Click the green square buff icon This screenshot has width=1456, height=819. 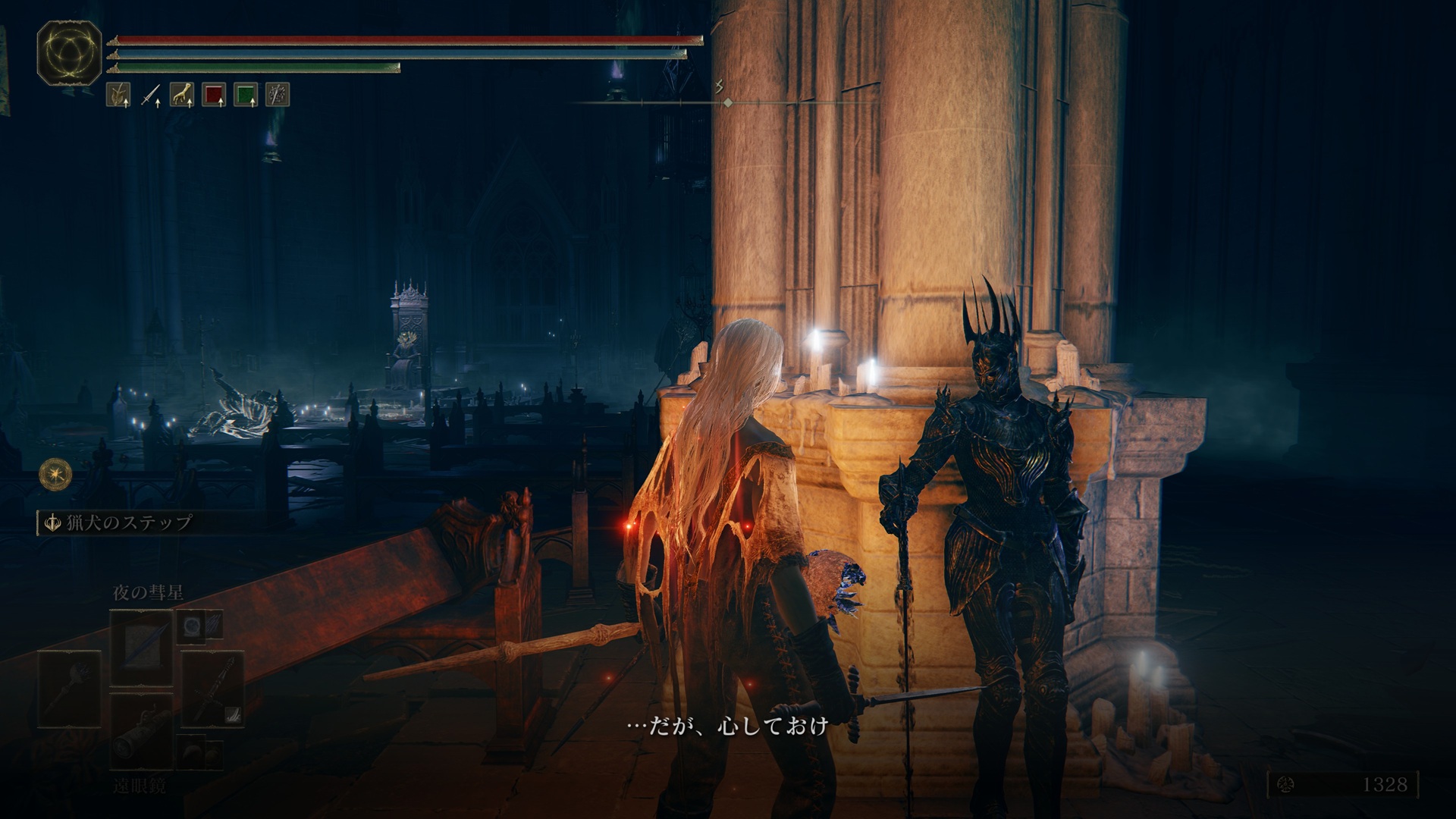[x=245, y=95]
